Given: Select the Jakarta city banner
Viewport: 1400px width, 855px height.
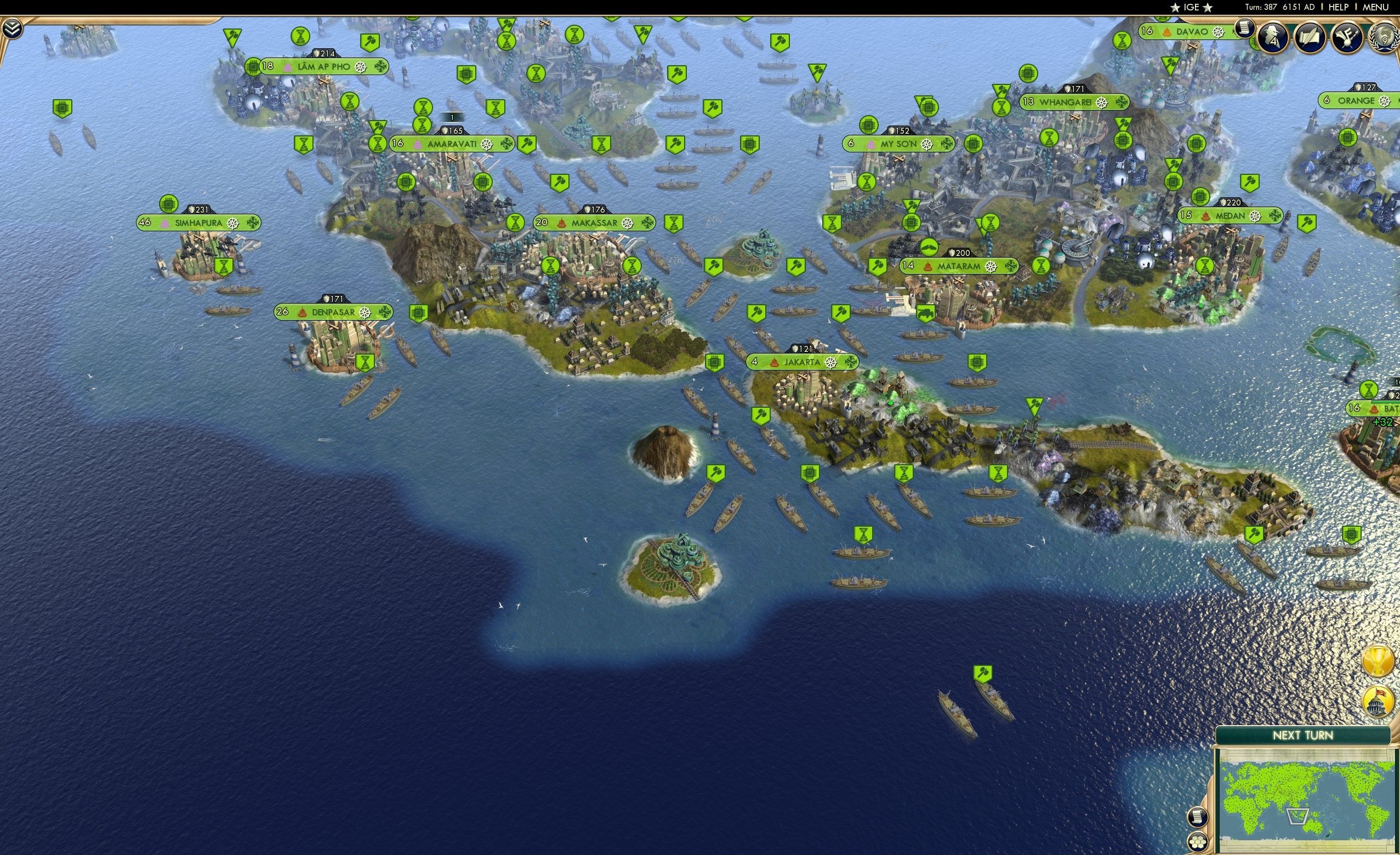Looking at the screenshot, I should pos(803,362).
